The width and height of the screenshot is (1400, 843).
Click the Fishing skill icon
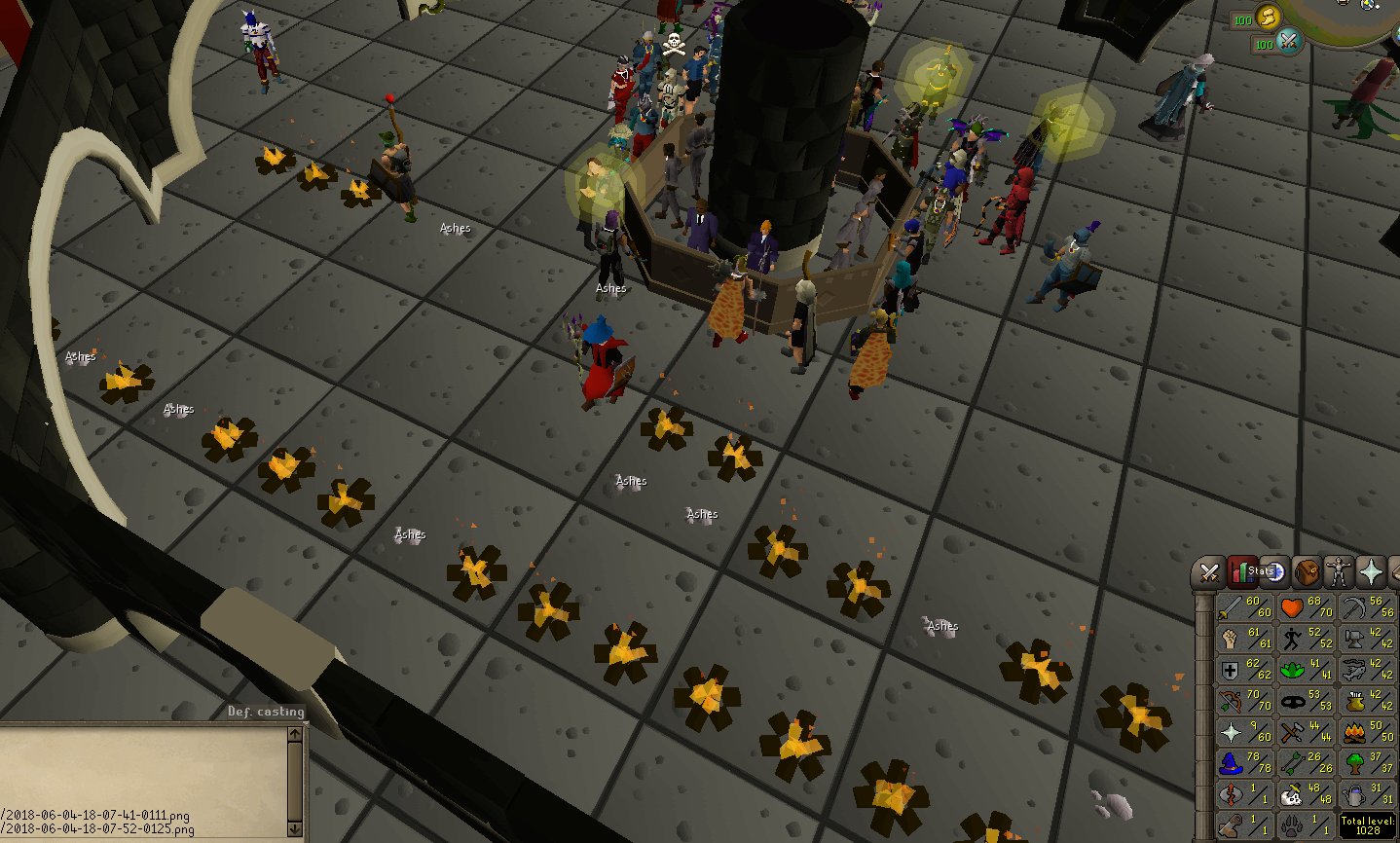[x=1353, y=670]
